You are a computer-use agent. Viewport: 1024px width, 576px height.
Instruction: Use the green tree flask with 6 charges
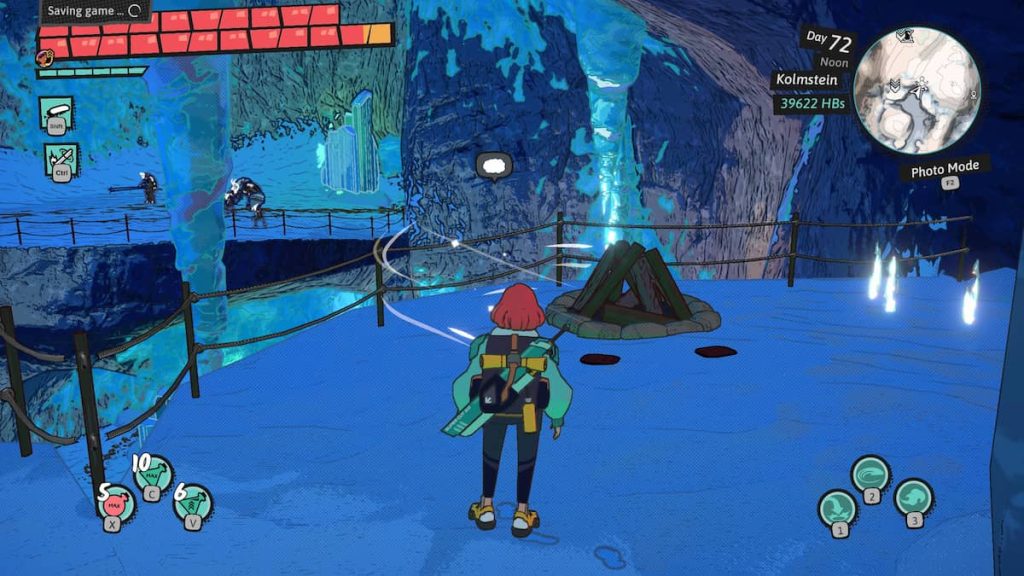(192, 503)
